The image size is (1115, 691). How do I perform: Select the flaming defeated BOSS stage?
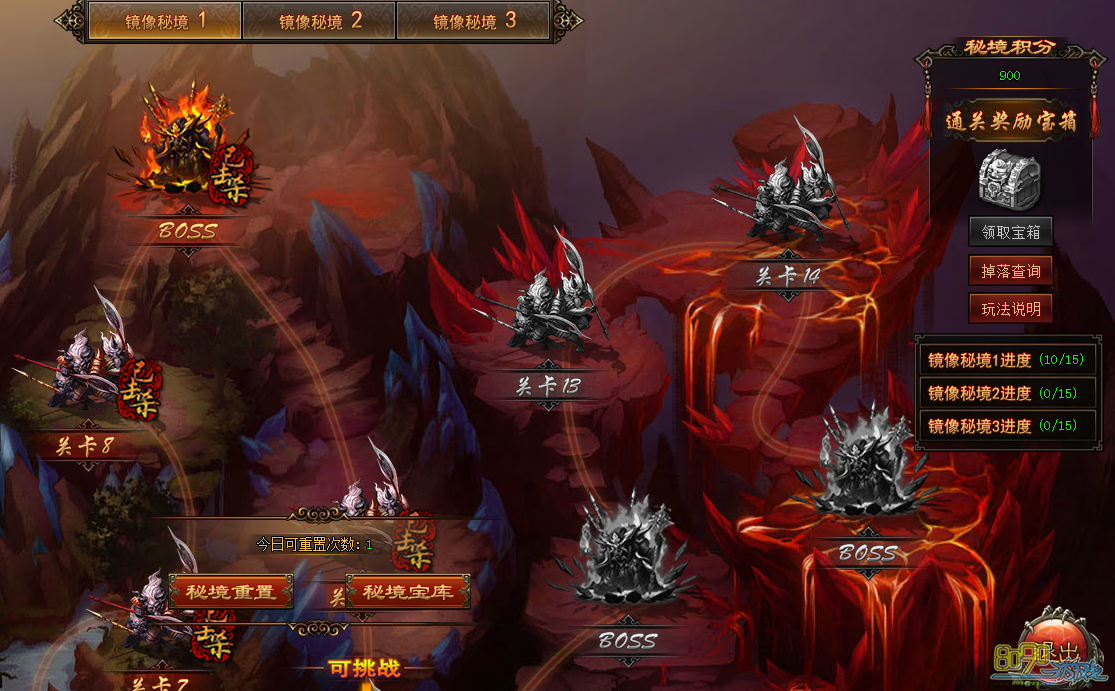[x=185, y=150]
